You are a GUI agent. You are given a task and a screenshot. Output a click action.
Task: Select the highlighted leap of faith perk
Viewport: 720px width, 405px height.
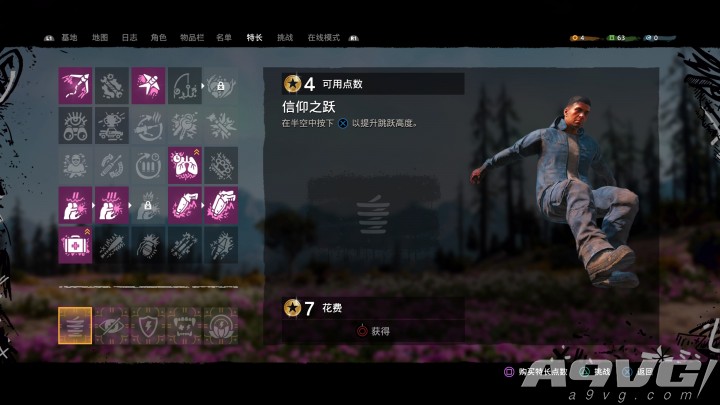[x=75, y=325]
